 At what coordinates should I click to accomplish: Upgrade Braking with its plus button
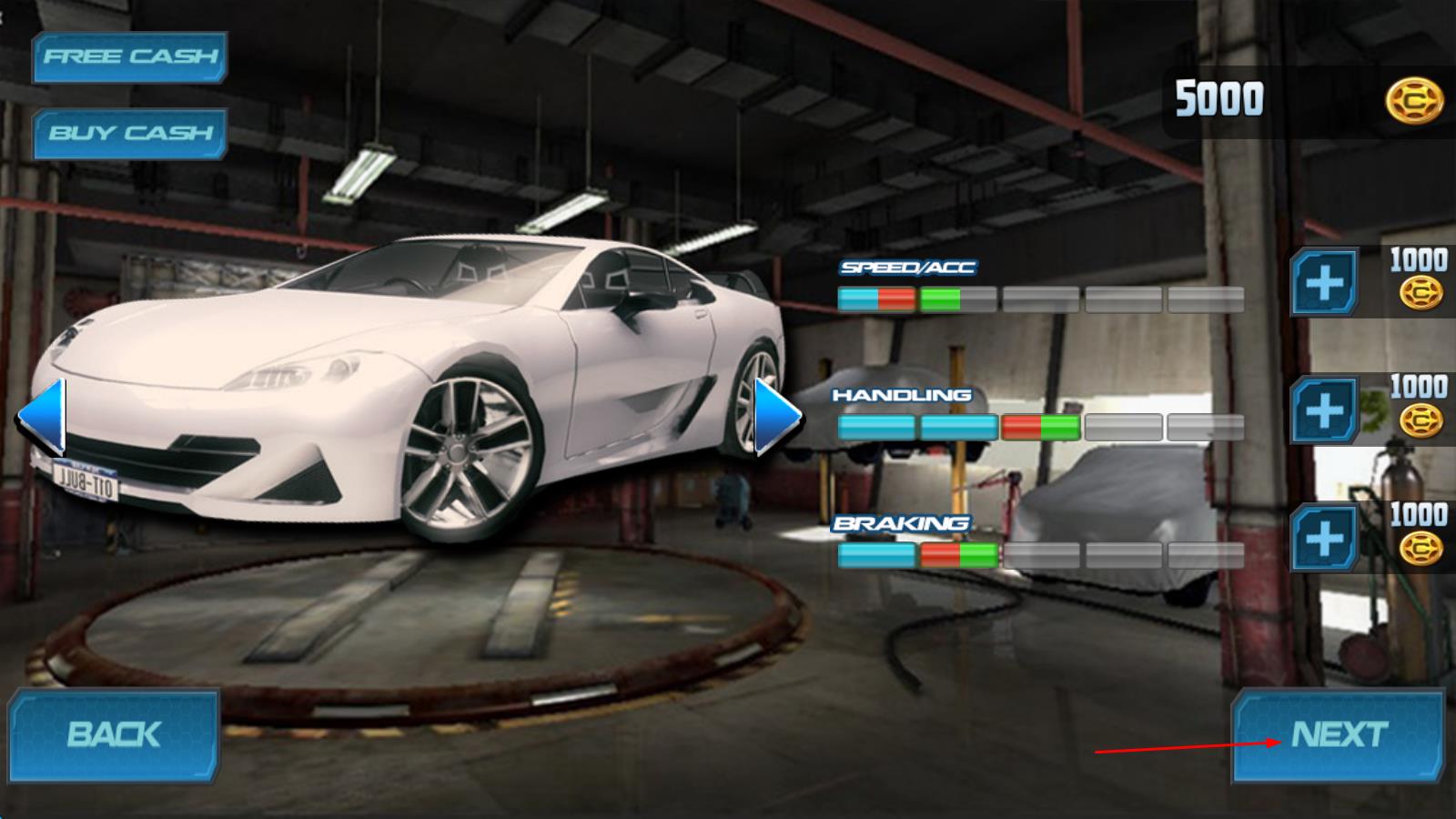click(x=1324, y=538)
